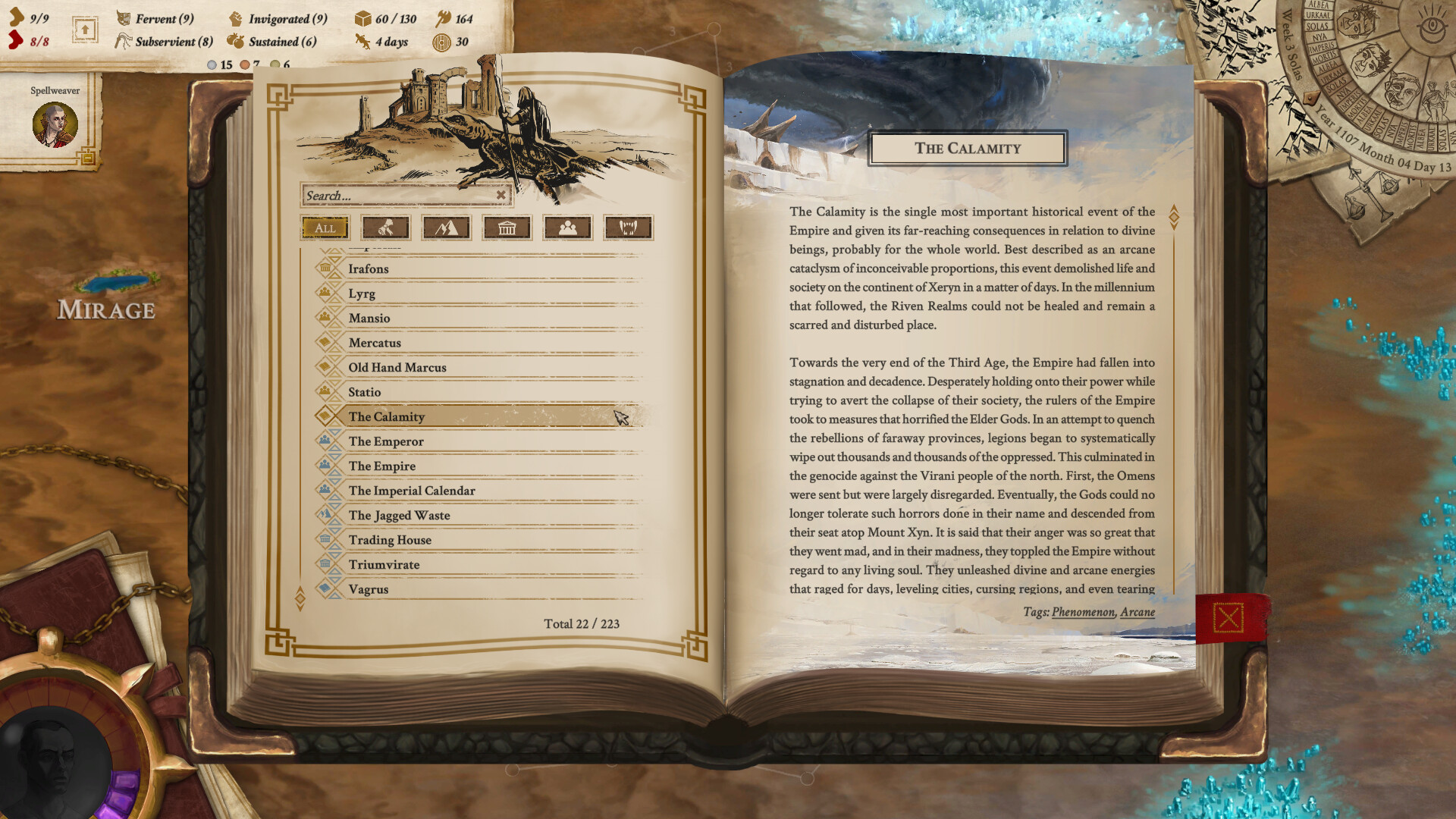Screen dimensions: 1456x819
Task: Select the tools filter icon beside All
Action: [385, 227]
